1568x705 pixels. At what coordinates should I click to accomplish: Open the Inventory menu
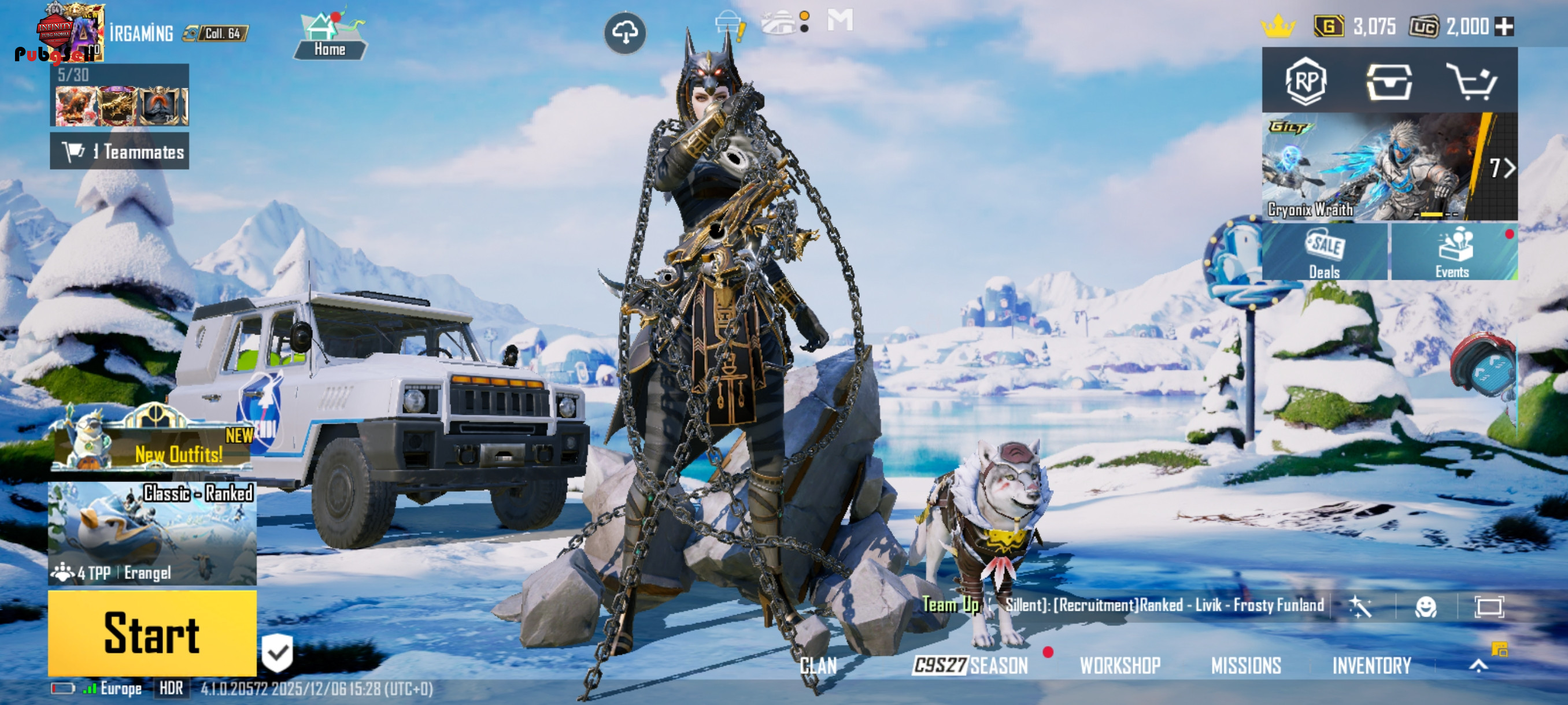pyautogui.click(x=1371, y=666)
